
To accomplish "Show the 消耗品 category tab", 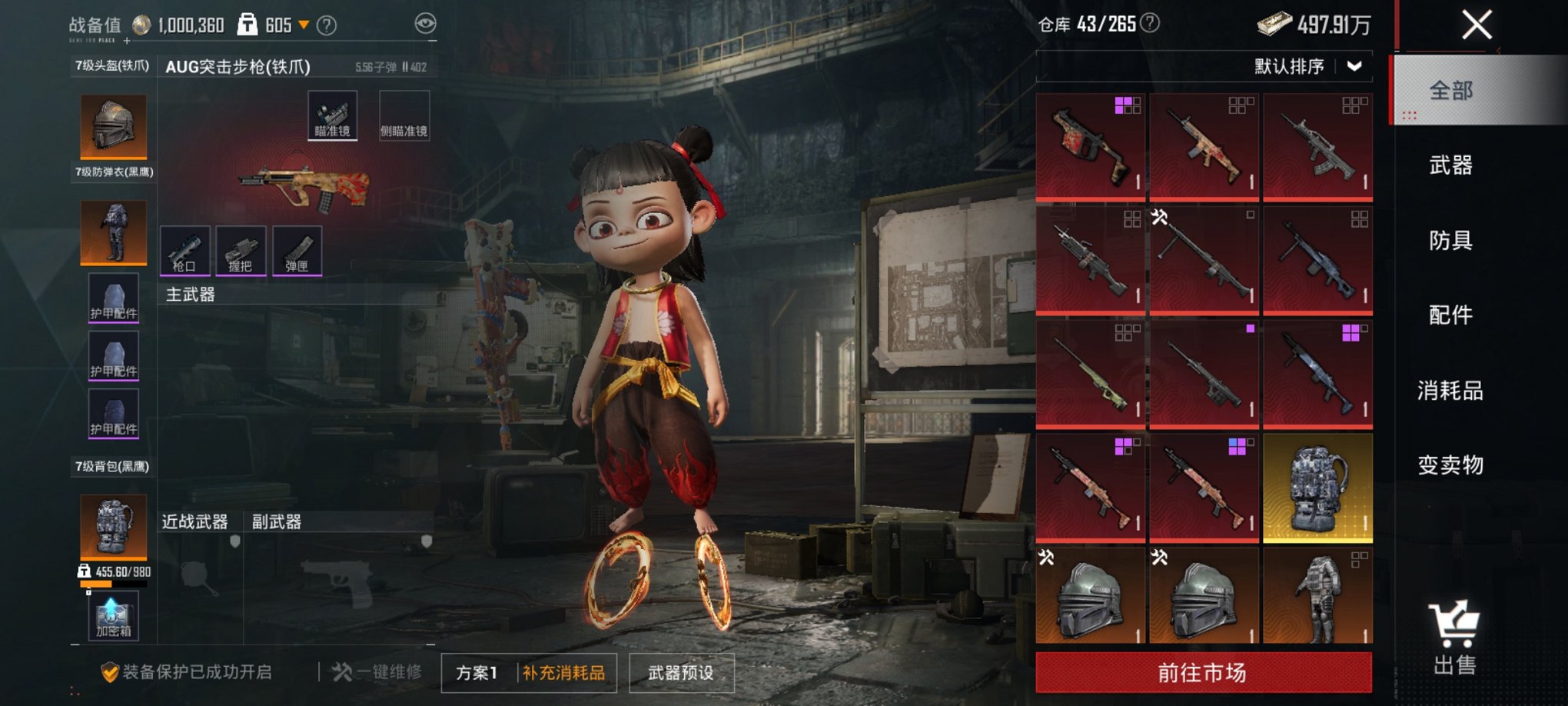I will tap(1450, 390).
